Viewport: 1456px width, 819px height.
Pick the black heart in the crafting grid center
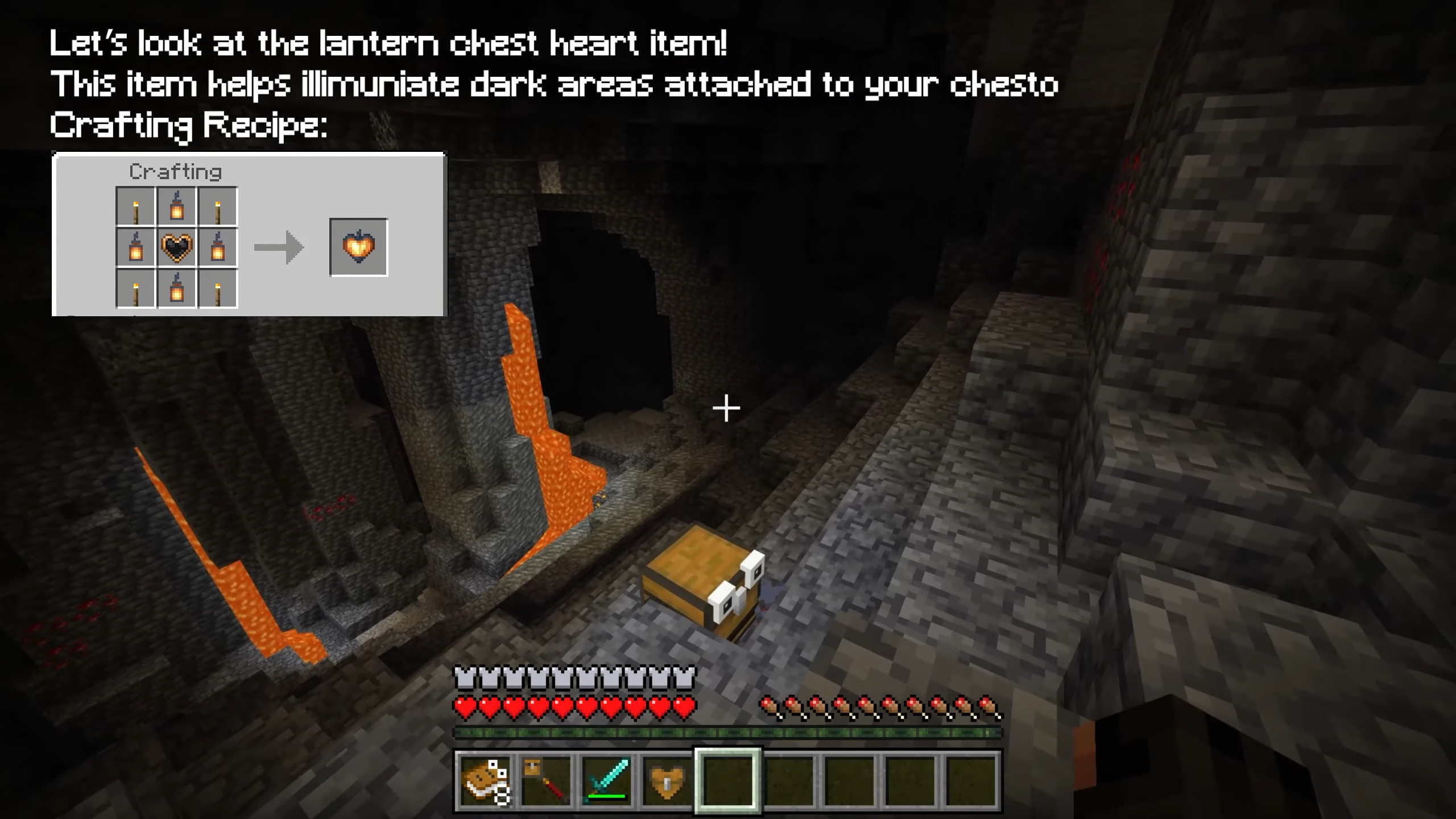click(177, 248)
